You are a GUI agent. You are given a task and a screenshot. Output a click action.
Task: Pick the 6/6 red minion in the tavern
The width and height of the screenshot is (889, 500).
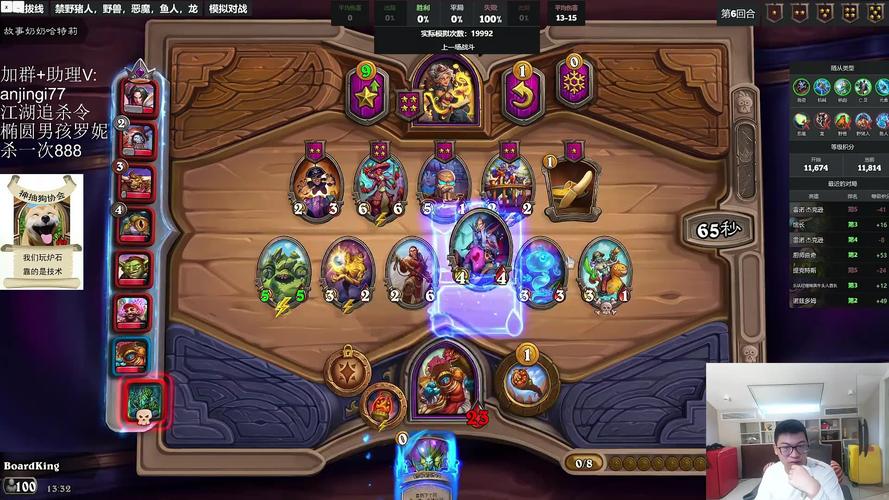380,185
